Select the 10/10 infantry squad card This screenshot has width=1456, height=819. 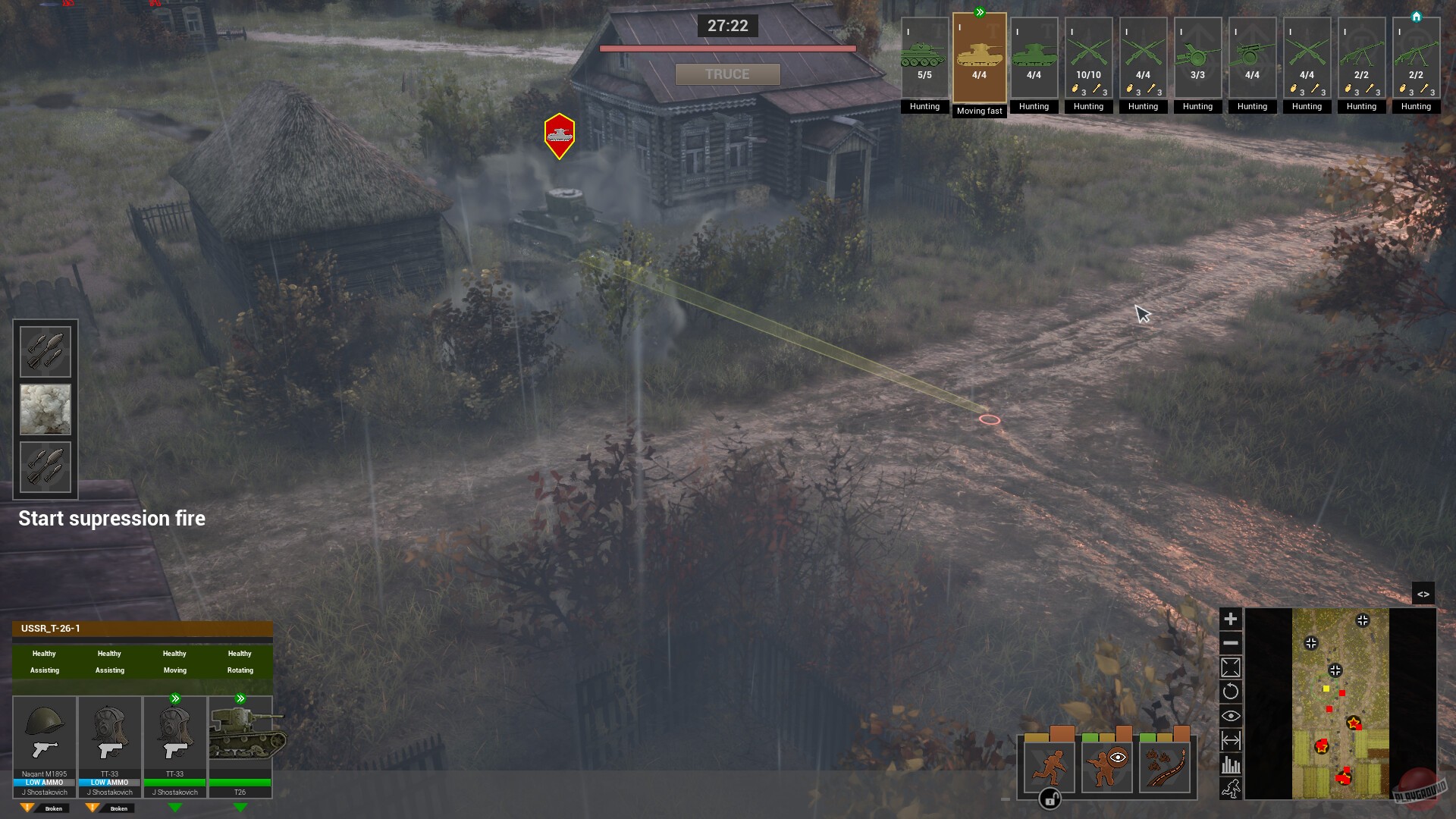1088,57
